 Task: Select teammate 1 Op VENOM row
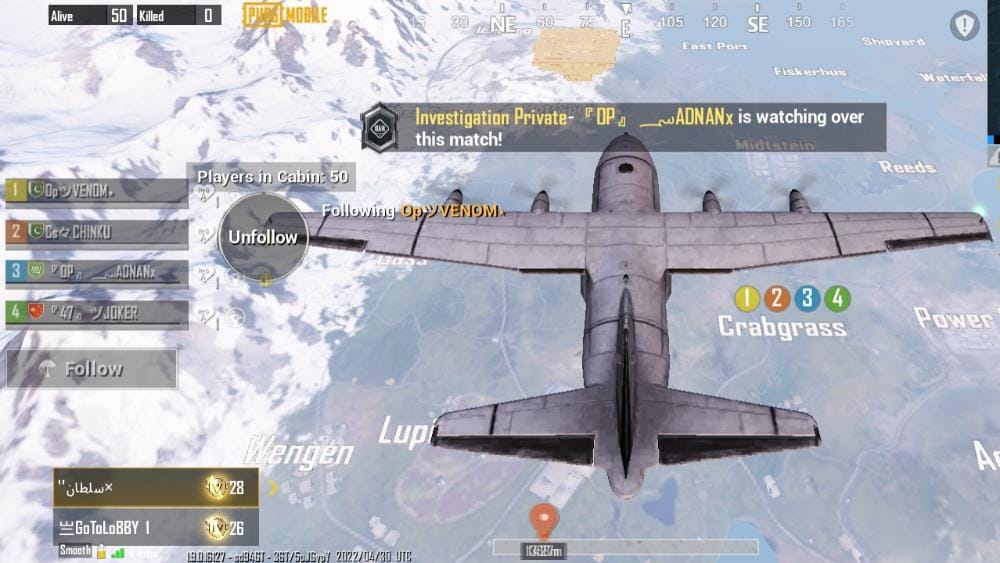97,191
